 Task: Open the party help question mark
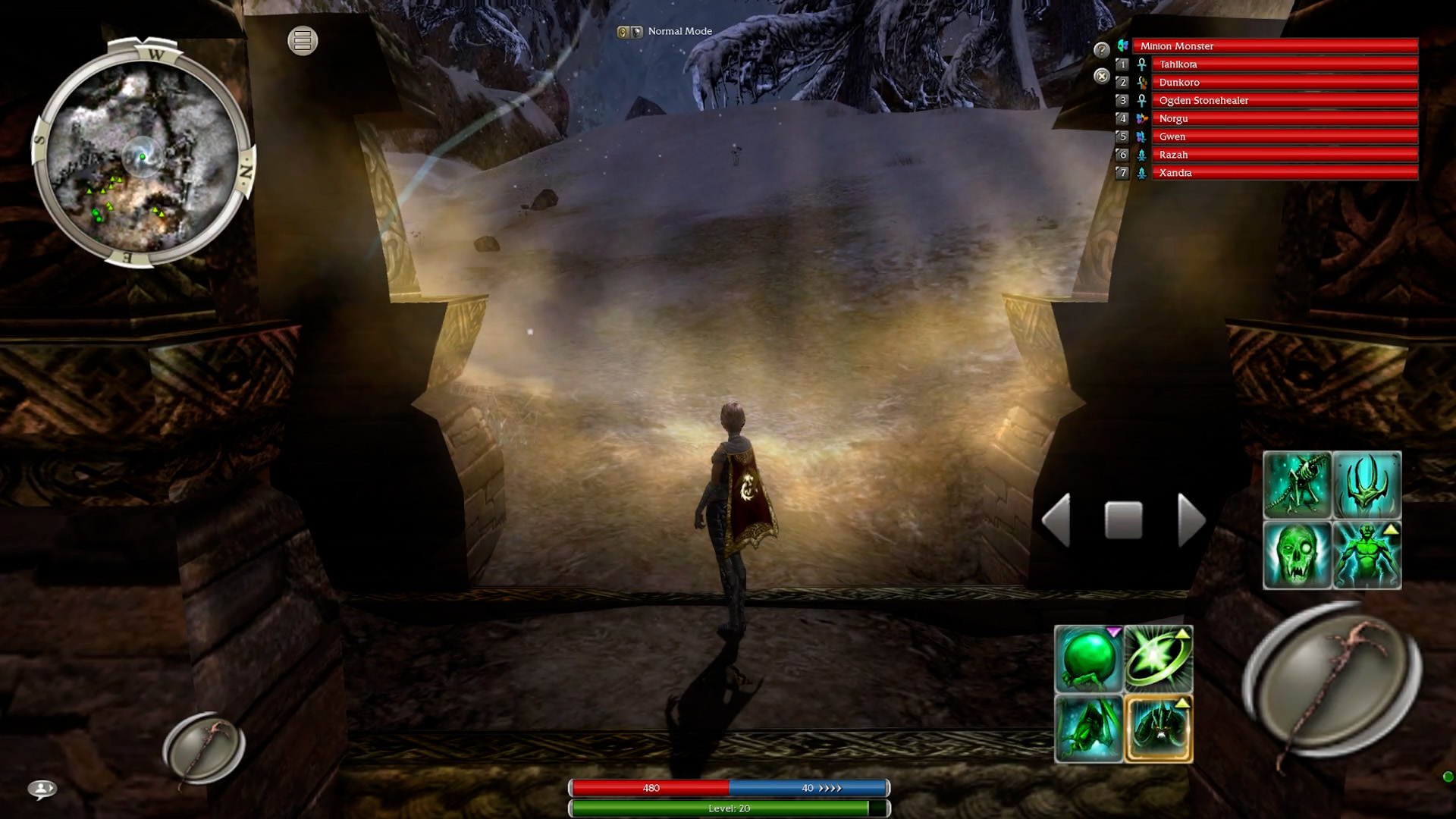1102,50
